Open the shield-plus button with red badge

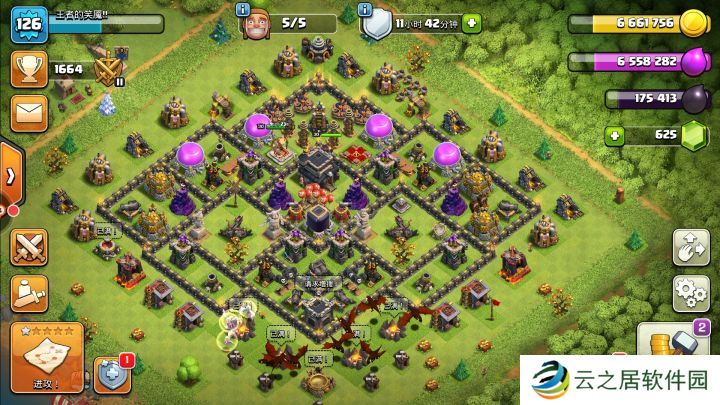pos(112,374)
